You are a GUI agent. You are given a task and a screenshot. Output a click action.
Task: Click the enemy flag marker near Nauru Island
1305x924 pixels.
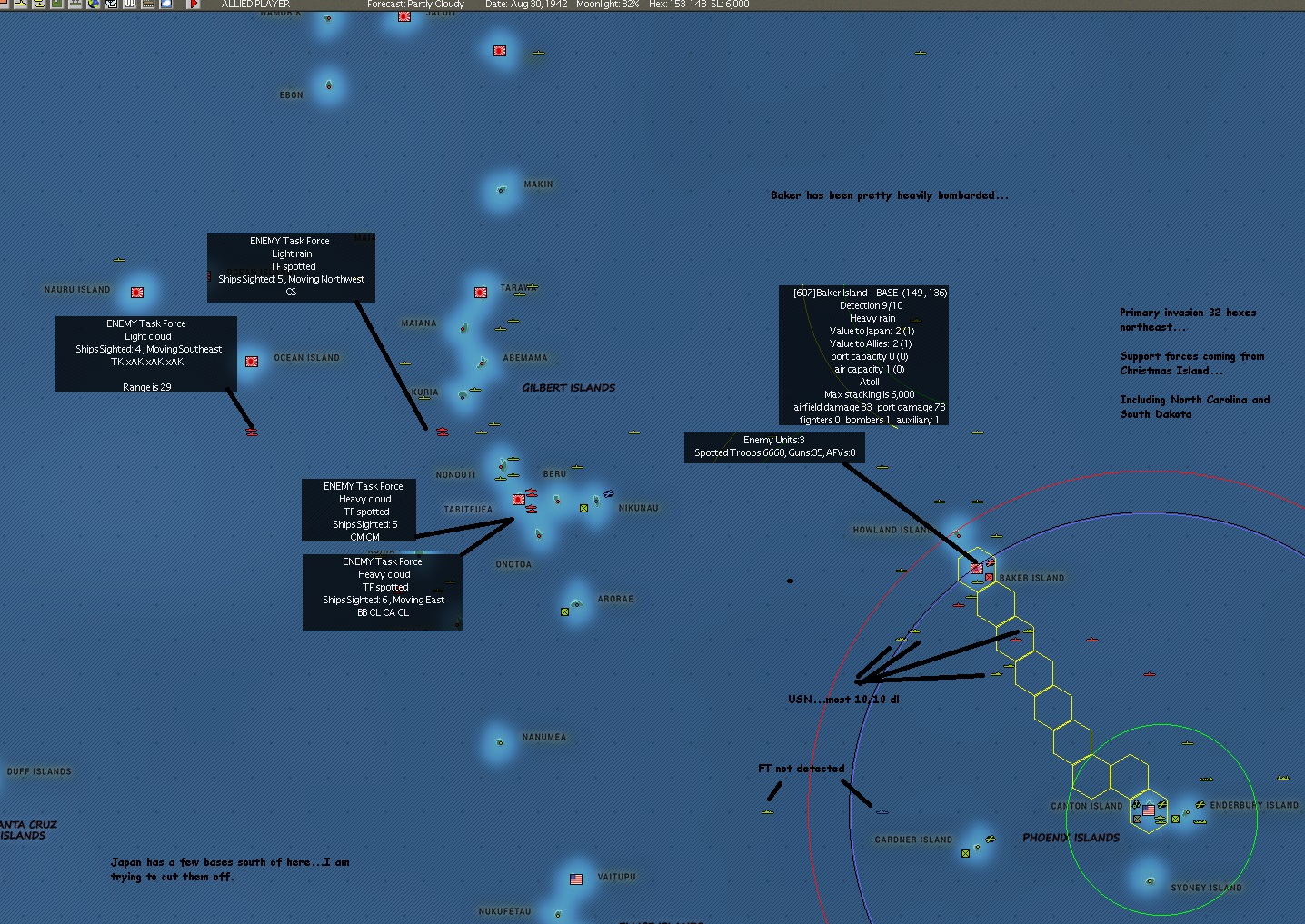137,293
